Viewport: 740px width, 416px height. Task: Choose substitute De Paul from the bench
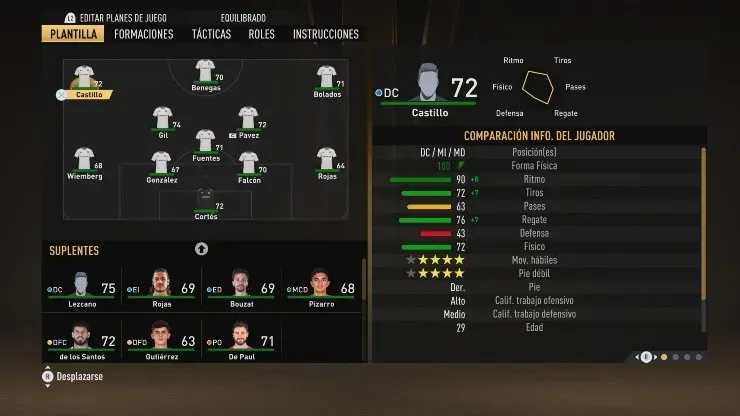coord(241,341)
